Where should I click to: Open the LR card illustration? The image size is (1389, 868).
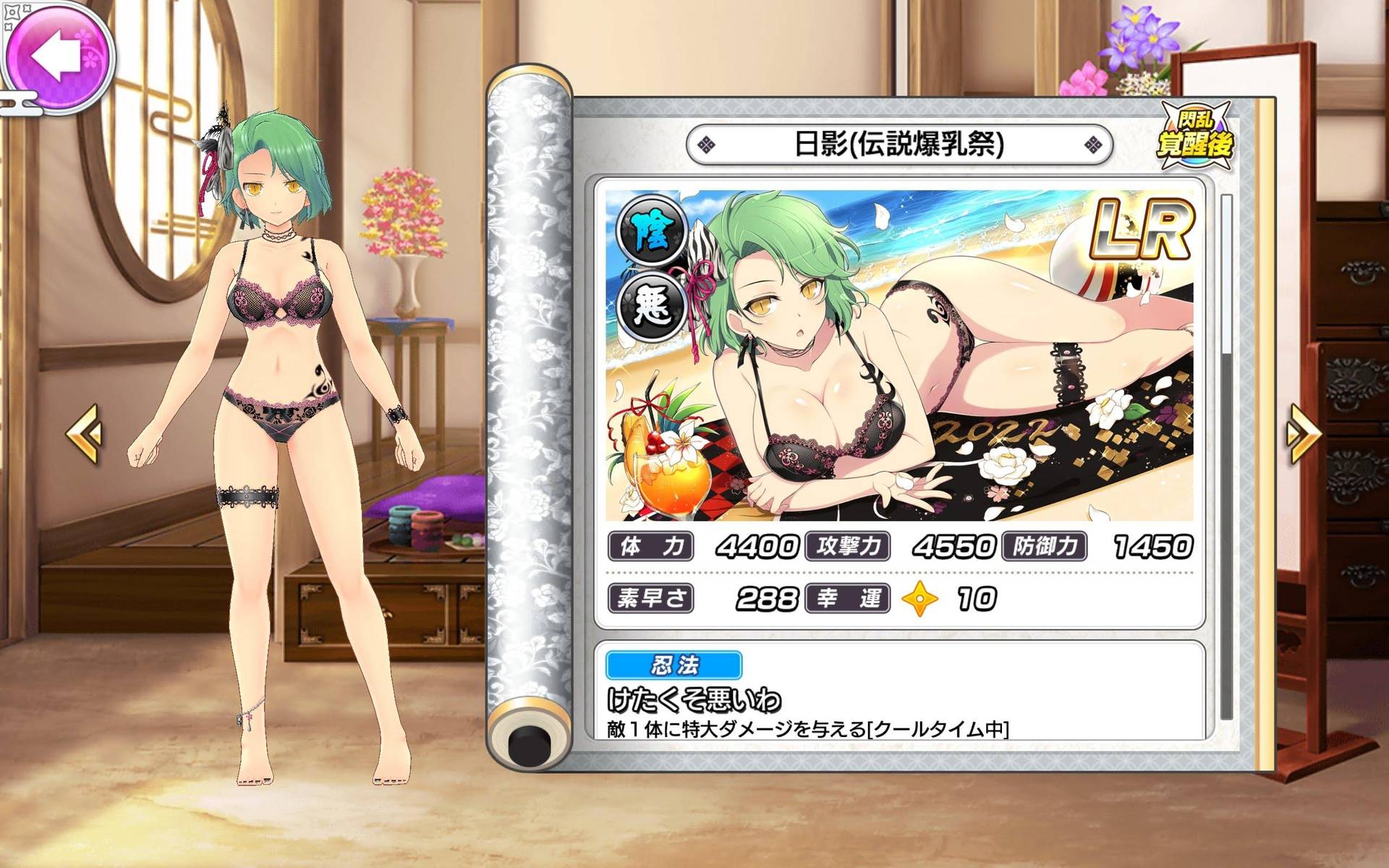tap(899, 355)
